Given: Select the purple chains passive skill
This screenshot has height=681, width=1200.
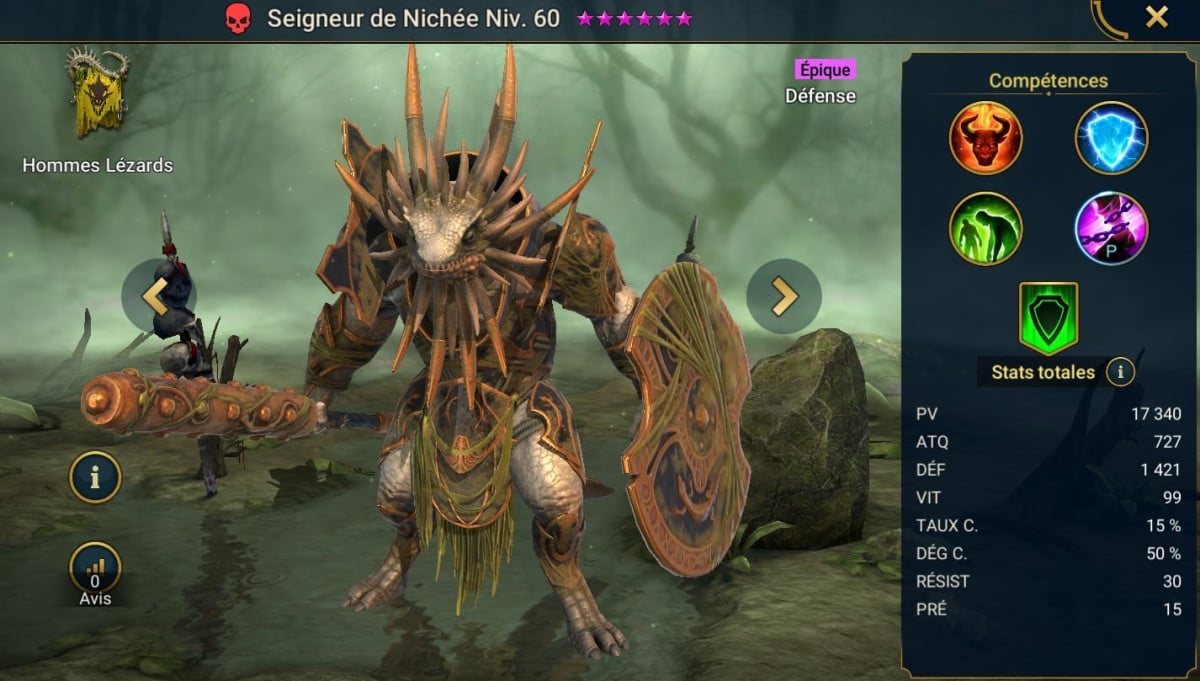Looking at the screenshot, I should coord(1111,228).
